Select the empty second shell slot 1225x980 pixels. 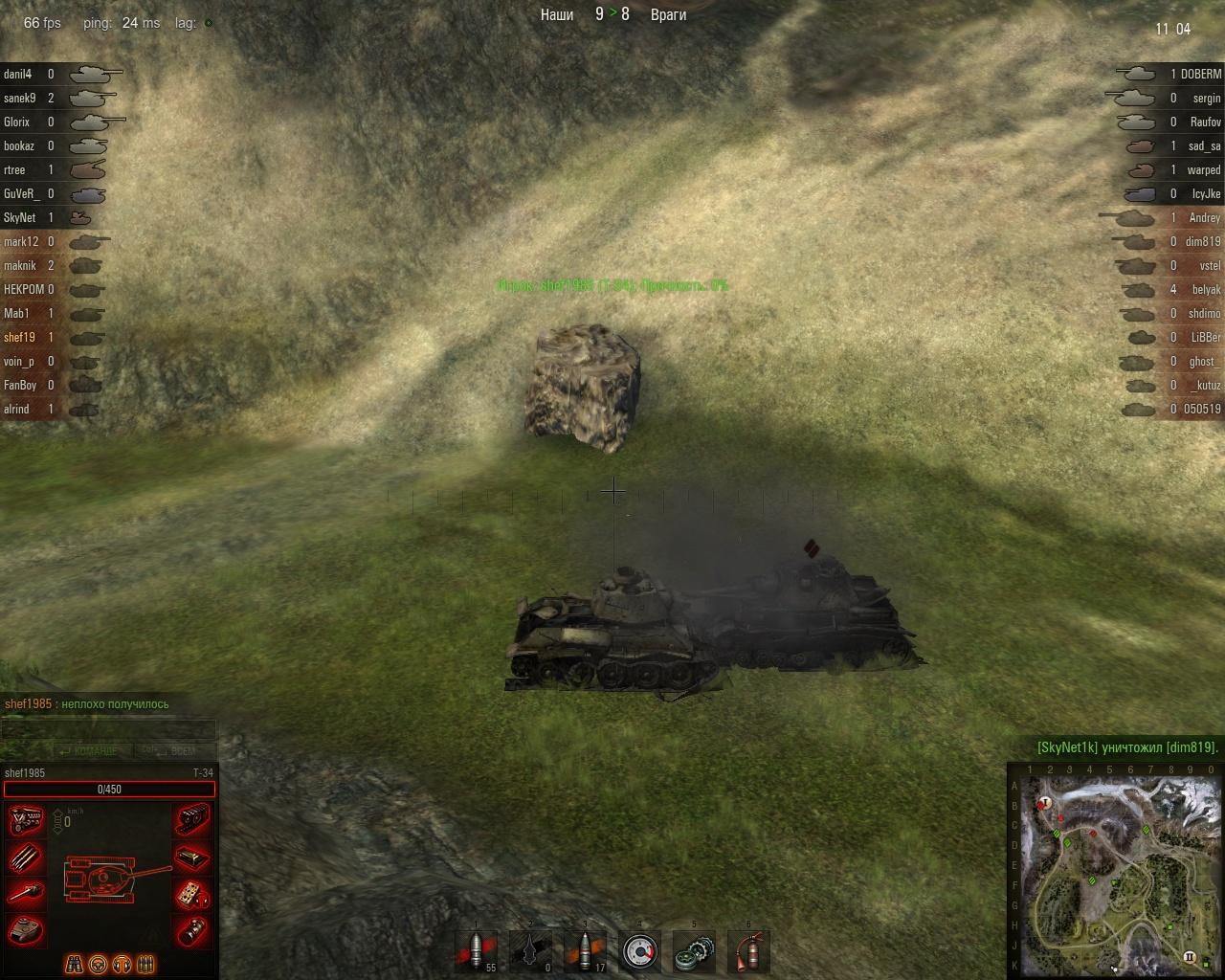[x=531, y=951]
